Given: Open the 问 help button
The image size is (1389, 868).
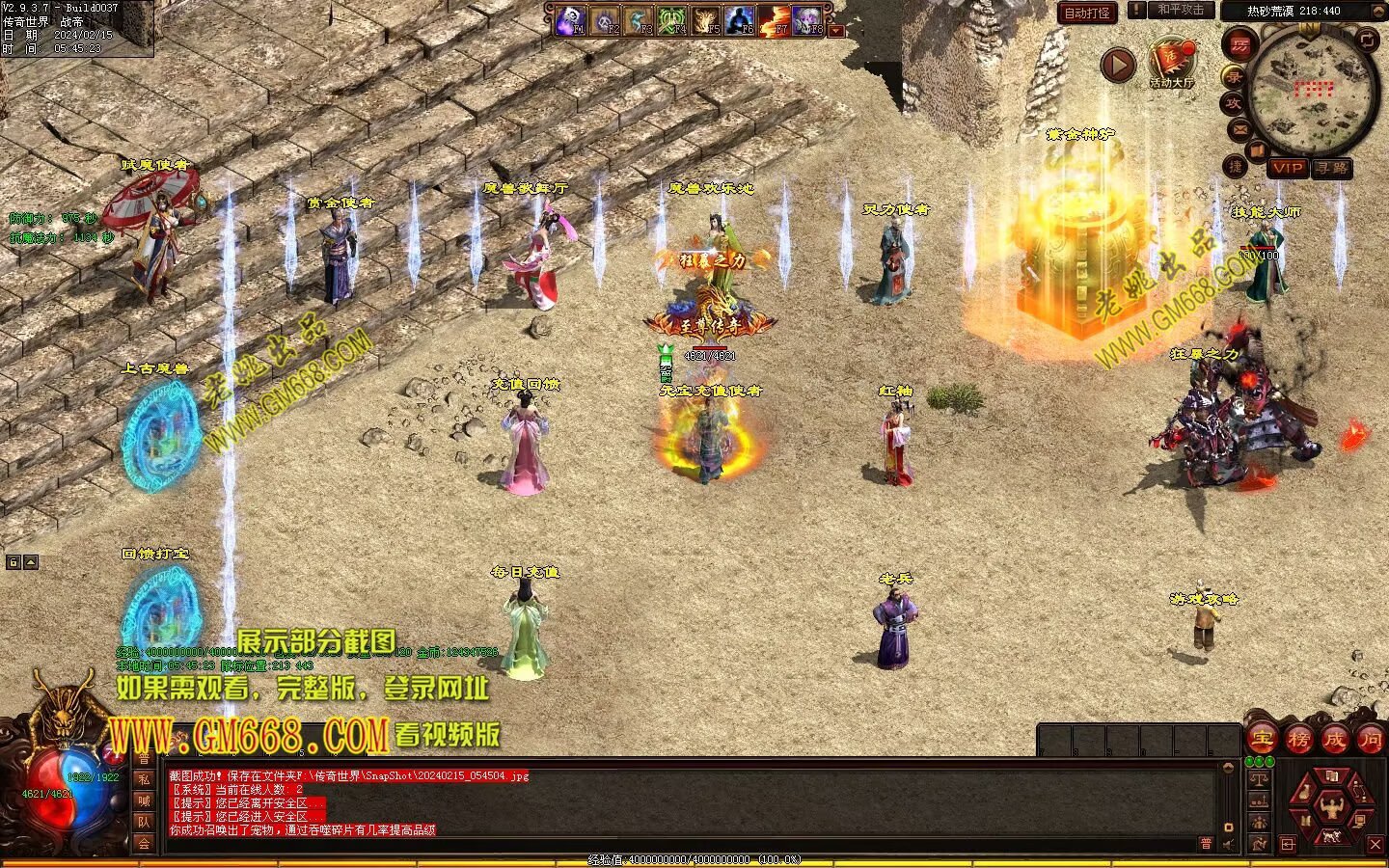Looking at the screenshot, I should click(1370, 740).
